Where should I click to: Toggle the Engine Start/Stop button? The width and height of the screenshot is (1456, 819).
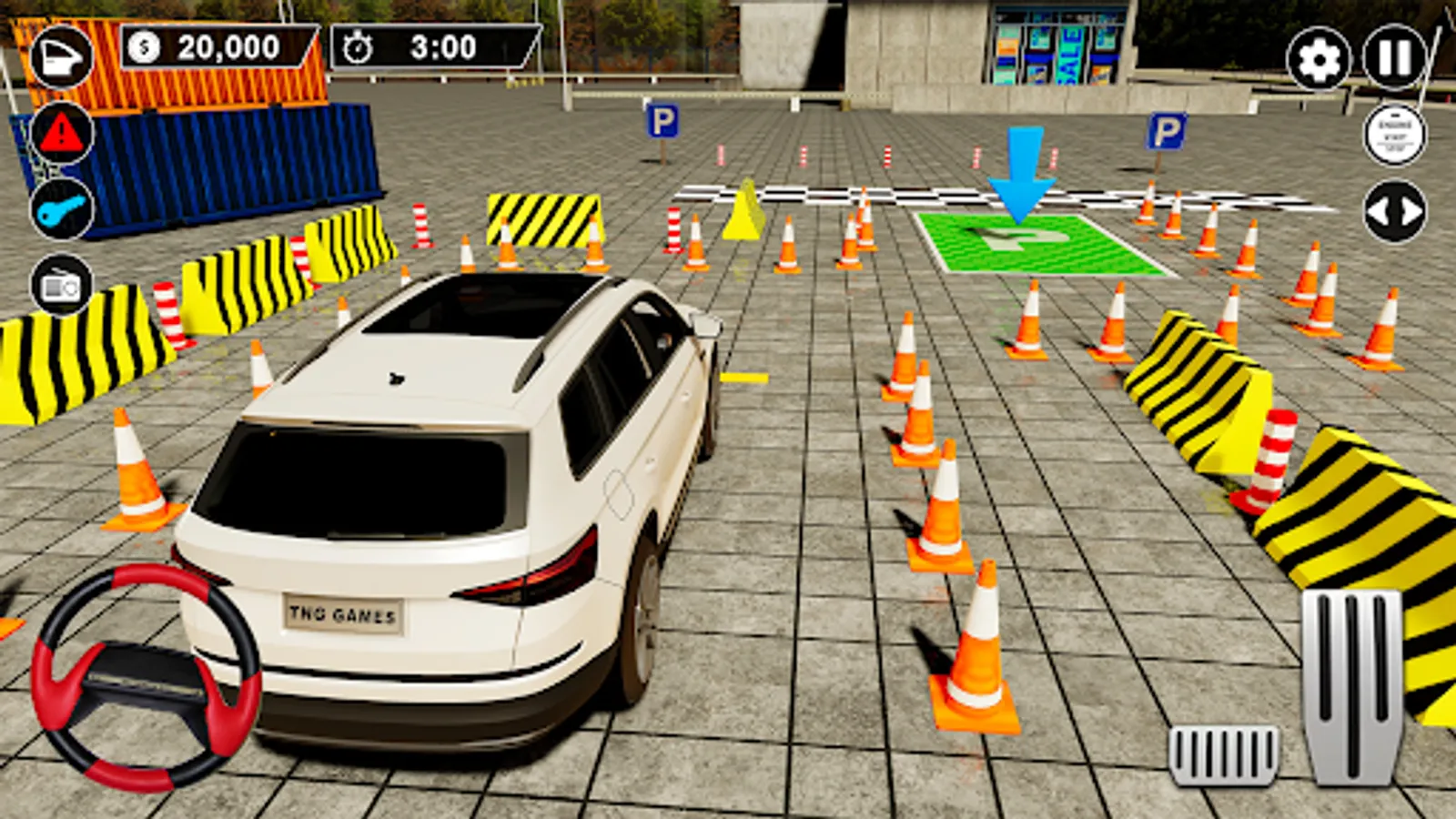pos(1395,135)
